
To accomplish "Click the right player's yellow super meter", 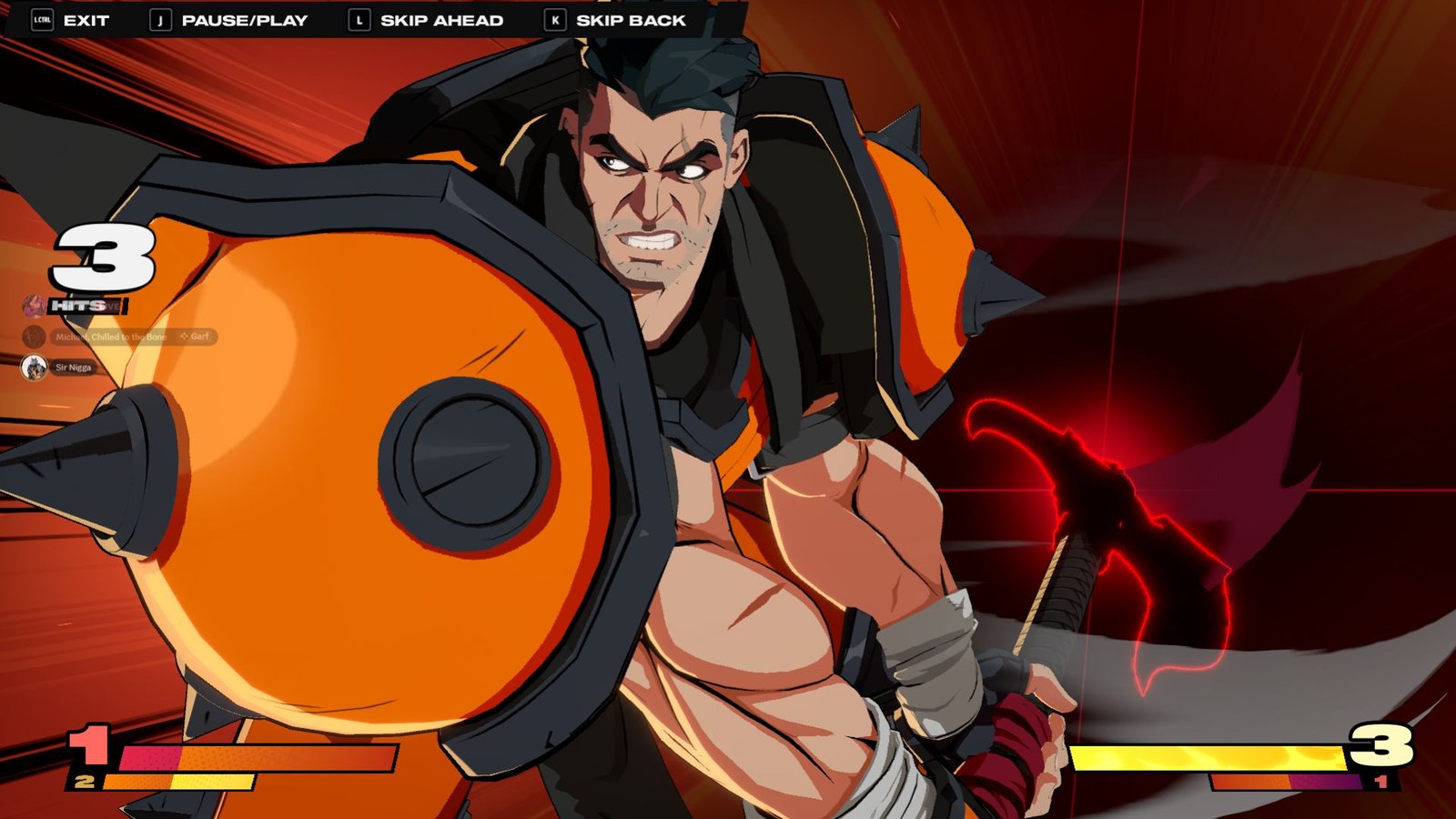I will pyautogui.click(x=1210, y=756).
